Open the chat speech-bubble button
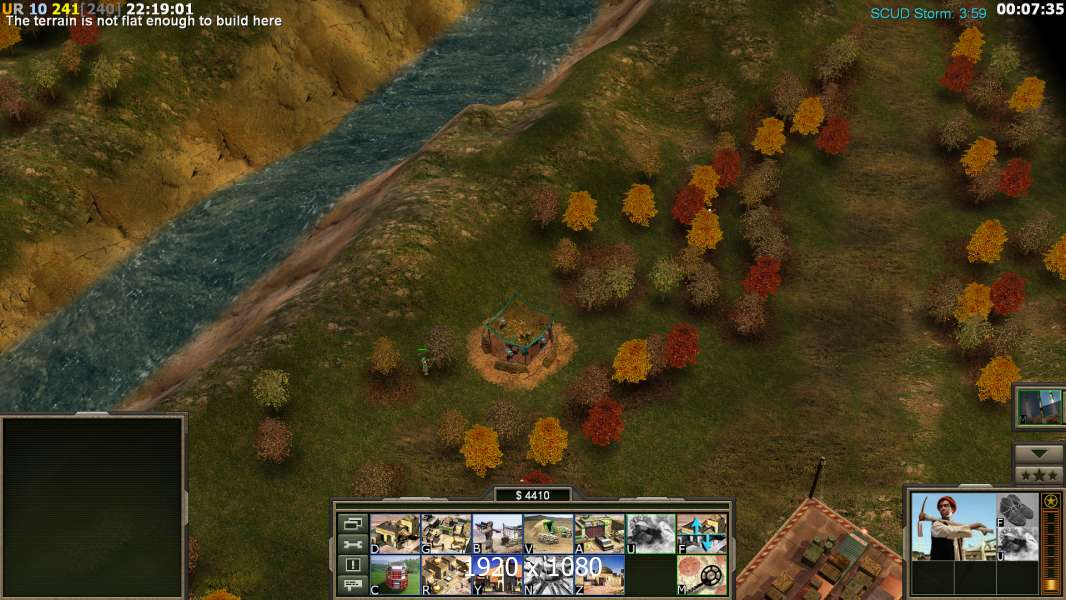 352,585
